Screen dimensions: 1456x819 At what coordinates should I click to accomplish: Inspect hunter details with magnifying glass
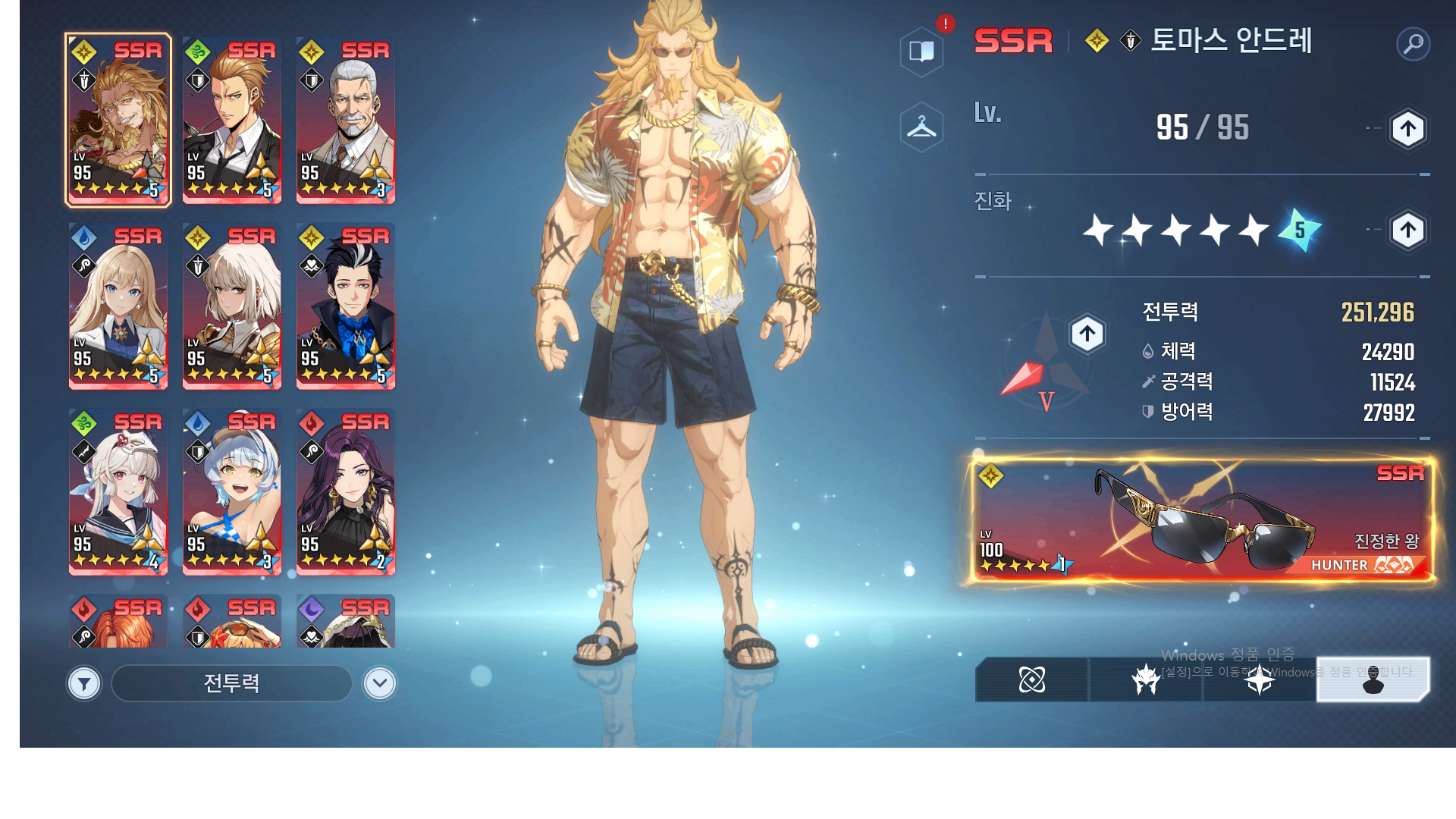[1413, 44]
